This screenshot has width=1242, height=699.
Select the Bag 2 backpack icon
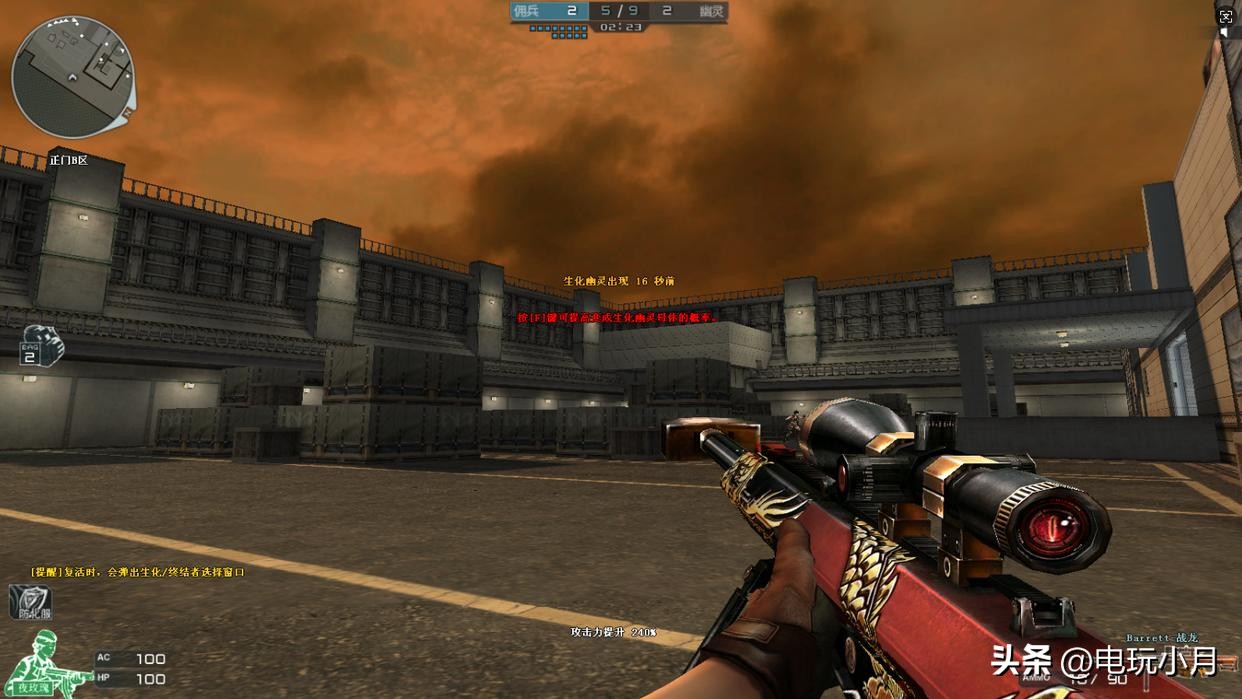(41, 344)
